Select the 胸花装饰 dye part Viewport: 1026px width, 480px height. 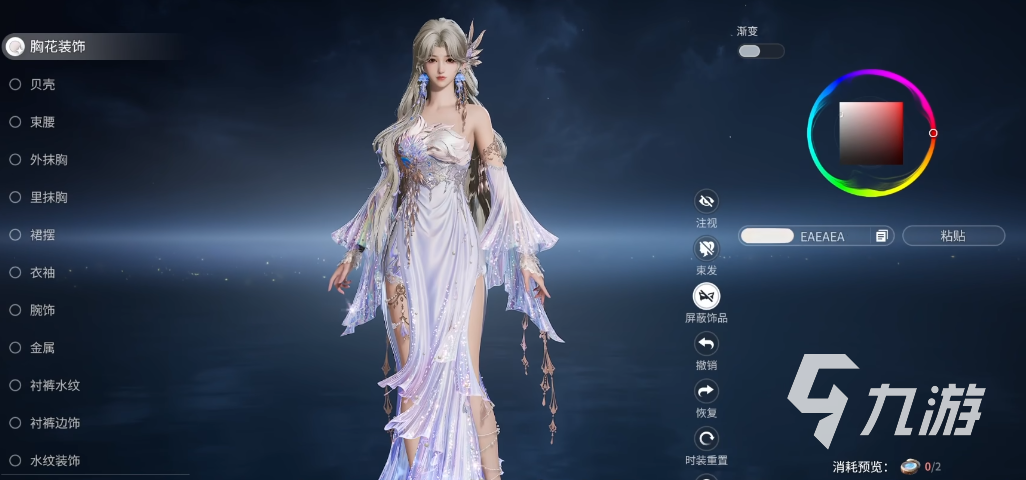pos(56,46)
